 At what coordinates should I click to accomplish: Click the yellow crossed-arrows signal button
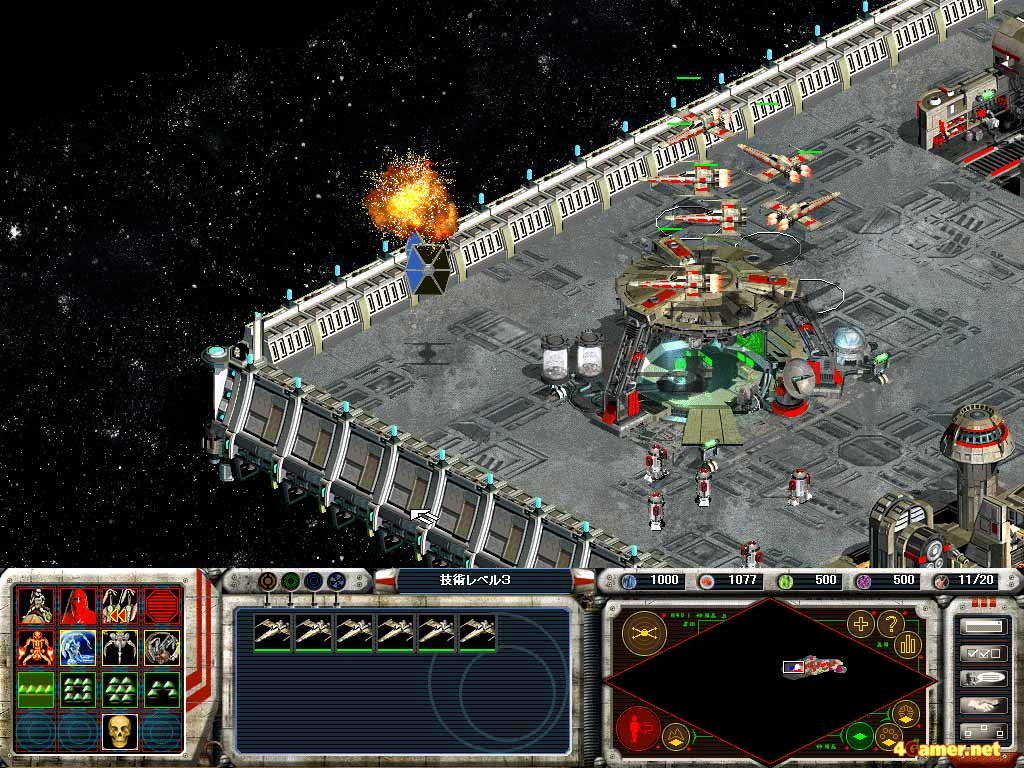(x=645, y=631)
